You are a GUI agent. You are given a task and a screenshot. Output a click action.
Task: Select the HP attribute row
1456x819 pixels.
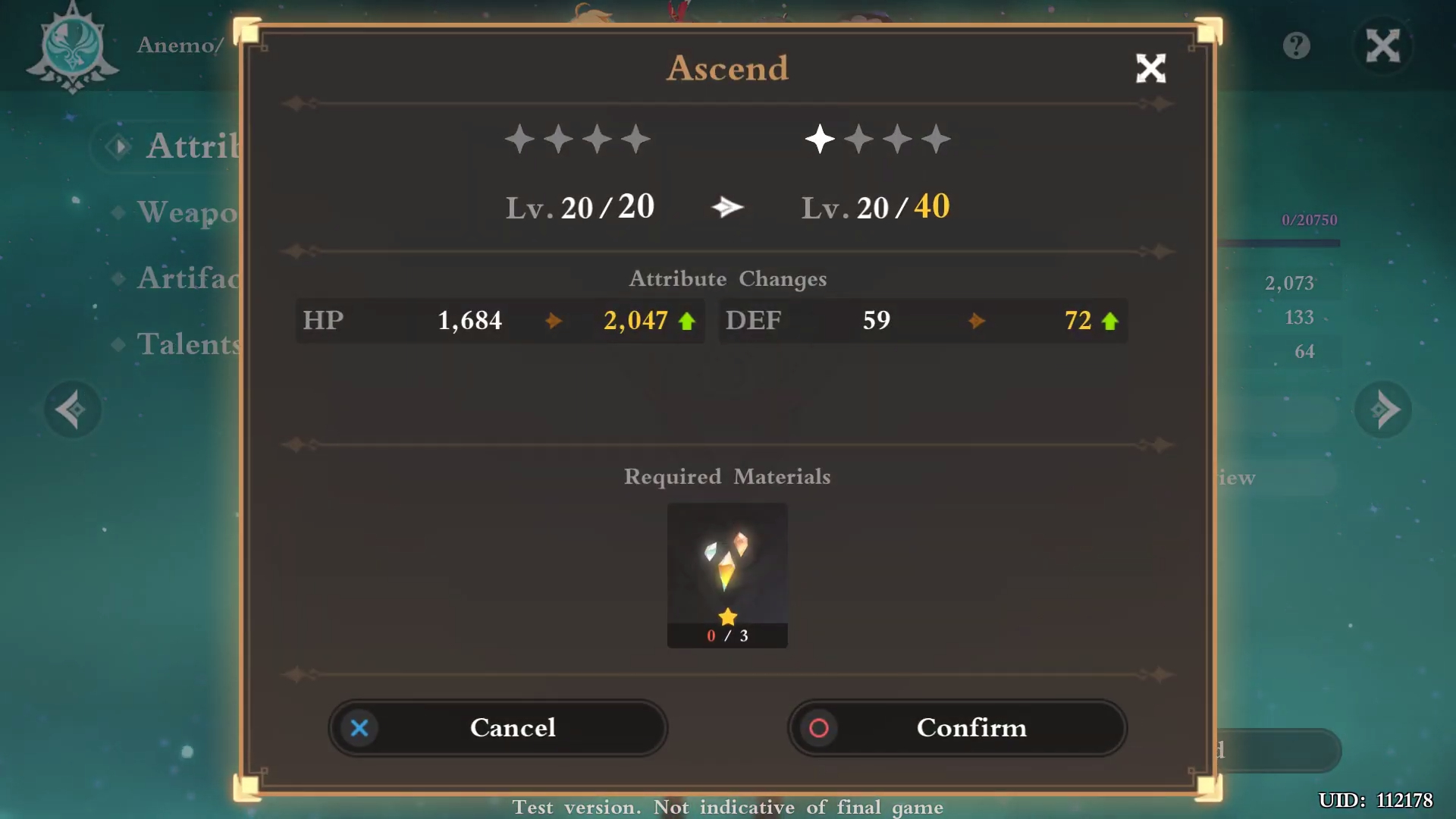tap(499, 320)
